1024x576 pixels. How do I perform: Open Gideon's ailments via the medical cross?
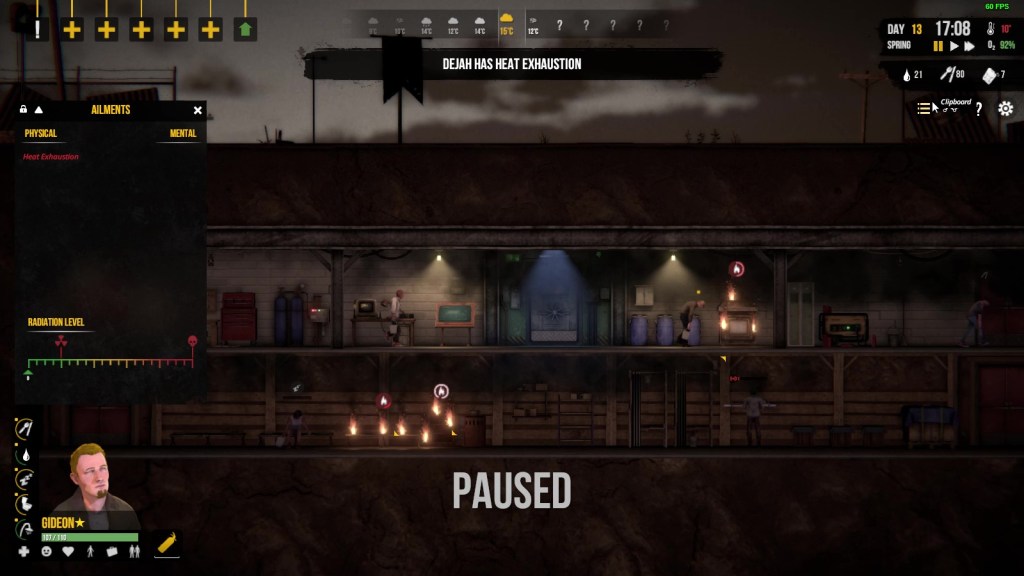click(24, 551)
